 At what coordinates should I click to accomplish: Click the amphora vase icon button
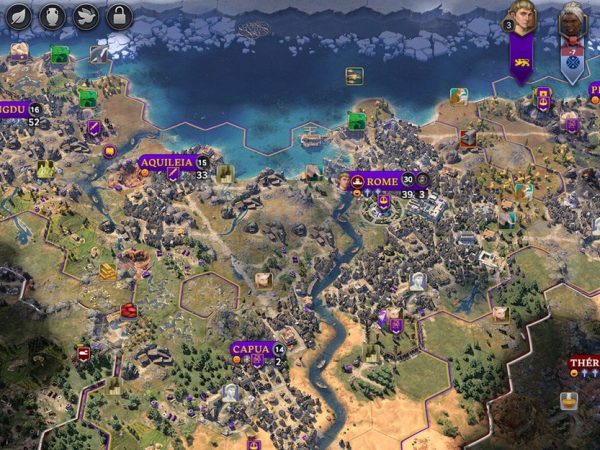[53, 16]
